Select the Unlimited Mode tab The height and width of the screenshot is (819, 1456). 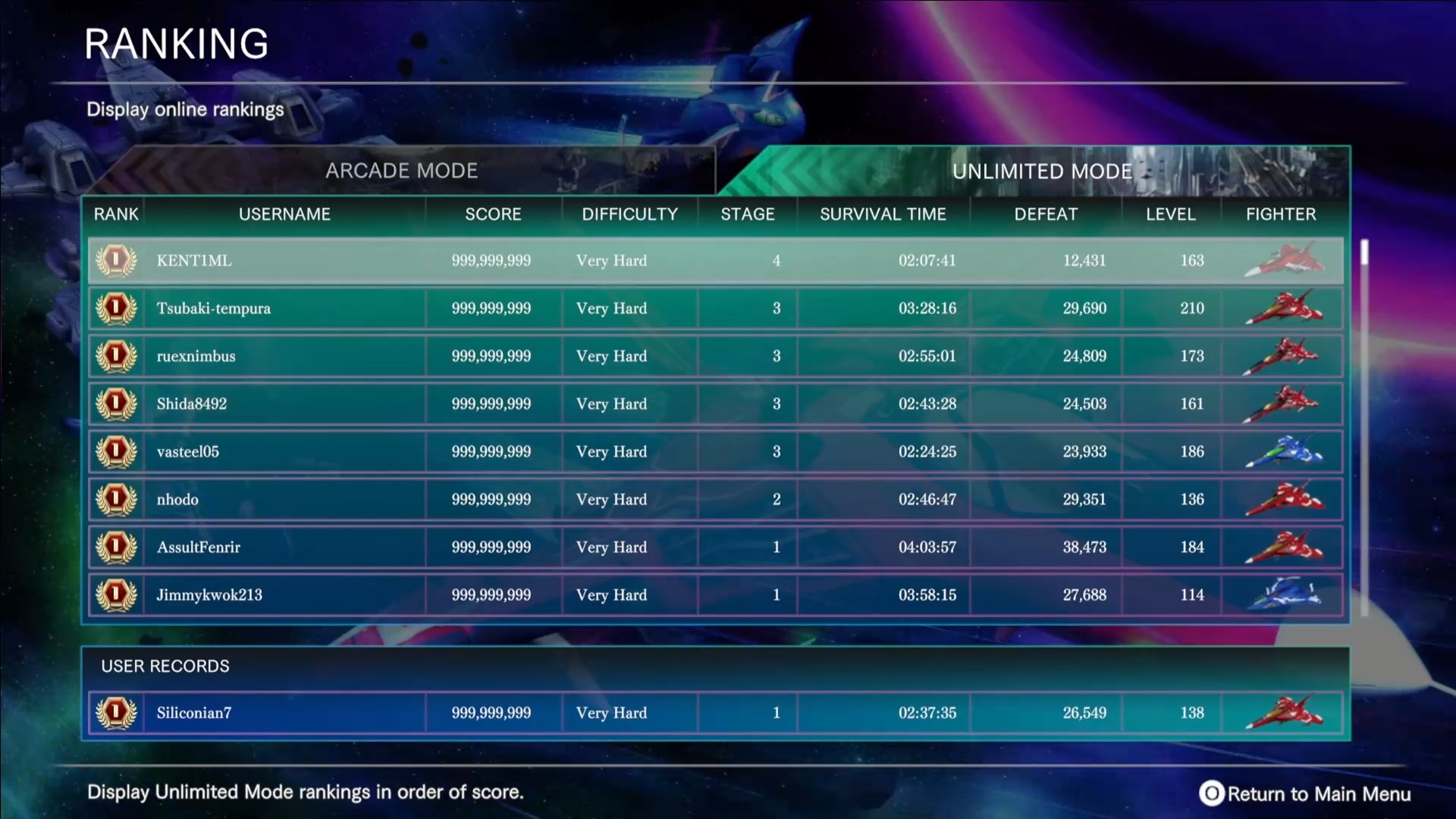click(x=1041, y=171)
